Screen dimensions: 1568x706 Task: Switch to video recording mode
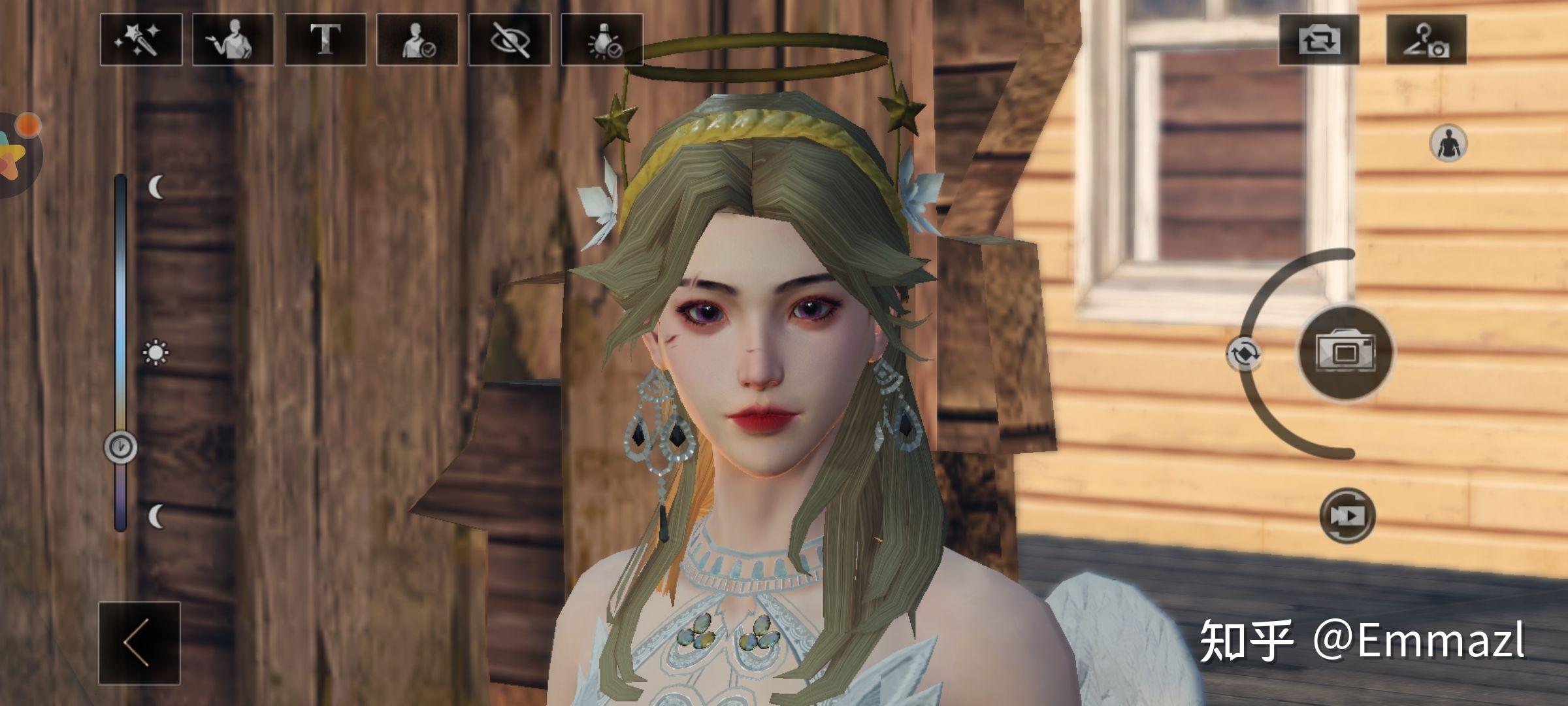[1347, 516]
